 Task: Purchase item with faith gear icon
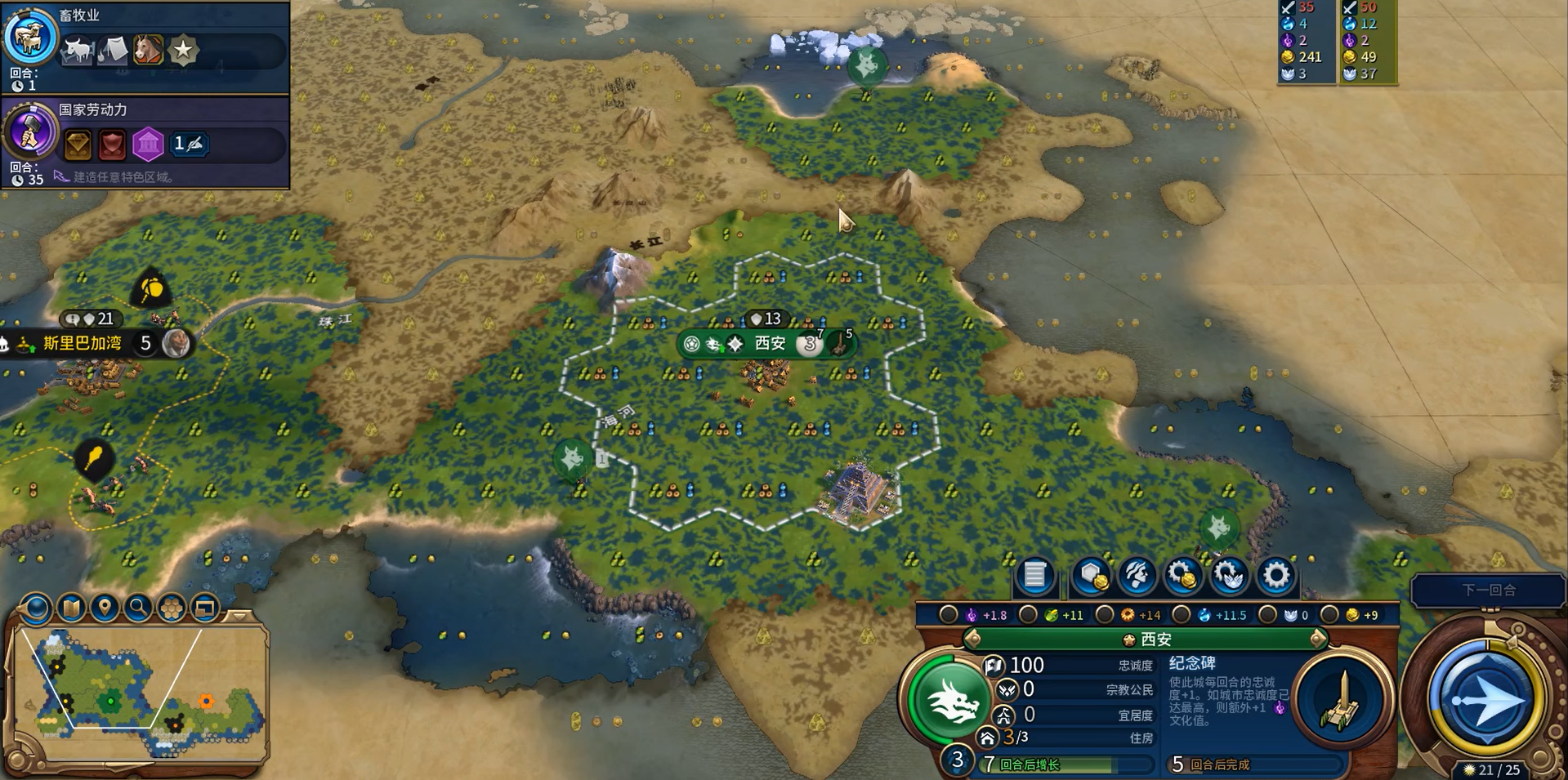pos(1229,576)
